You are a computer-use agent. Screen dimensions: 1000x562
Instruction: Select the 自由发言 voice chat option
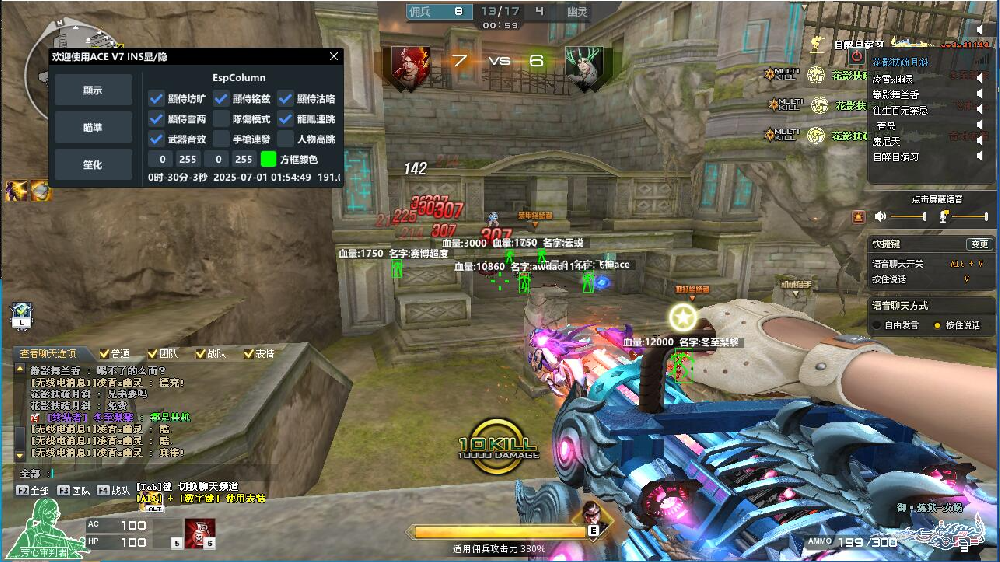(876, 325)
